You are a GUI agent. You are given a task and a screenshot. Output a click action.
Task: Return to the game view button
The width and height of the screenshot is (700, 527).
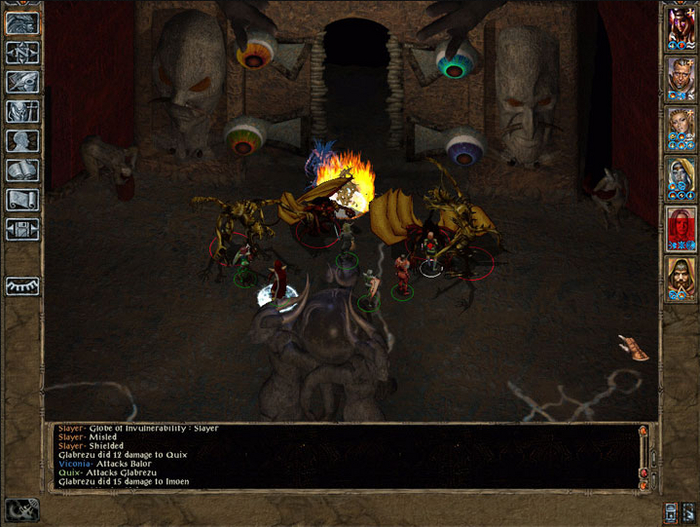22,24
